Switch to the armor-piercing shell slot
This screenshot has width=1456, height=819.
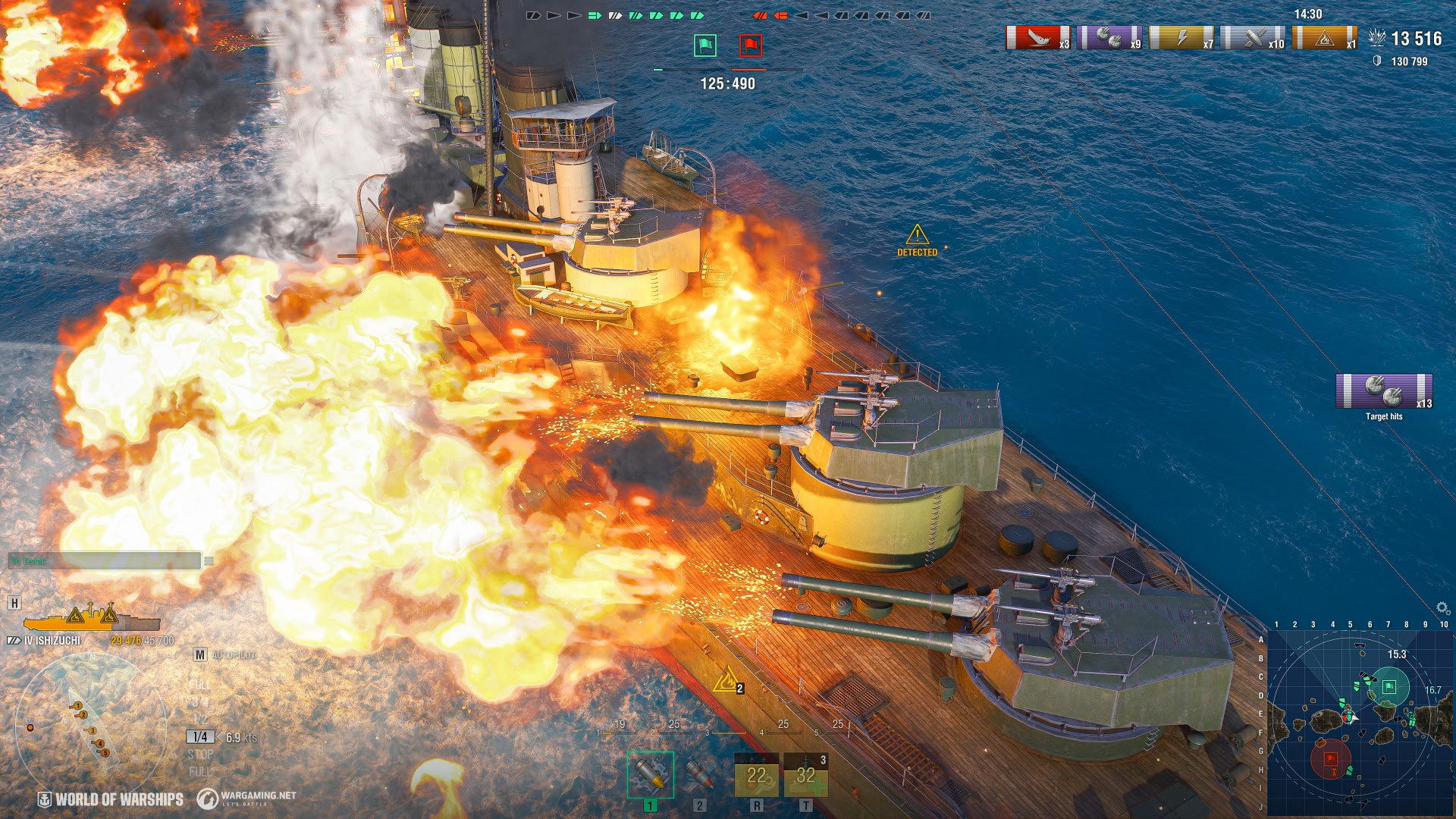[699, 774]
